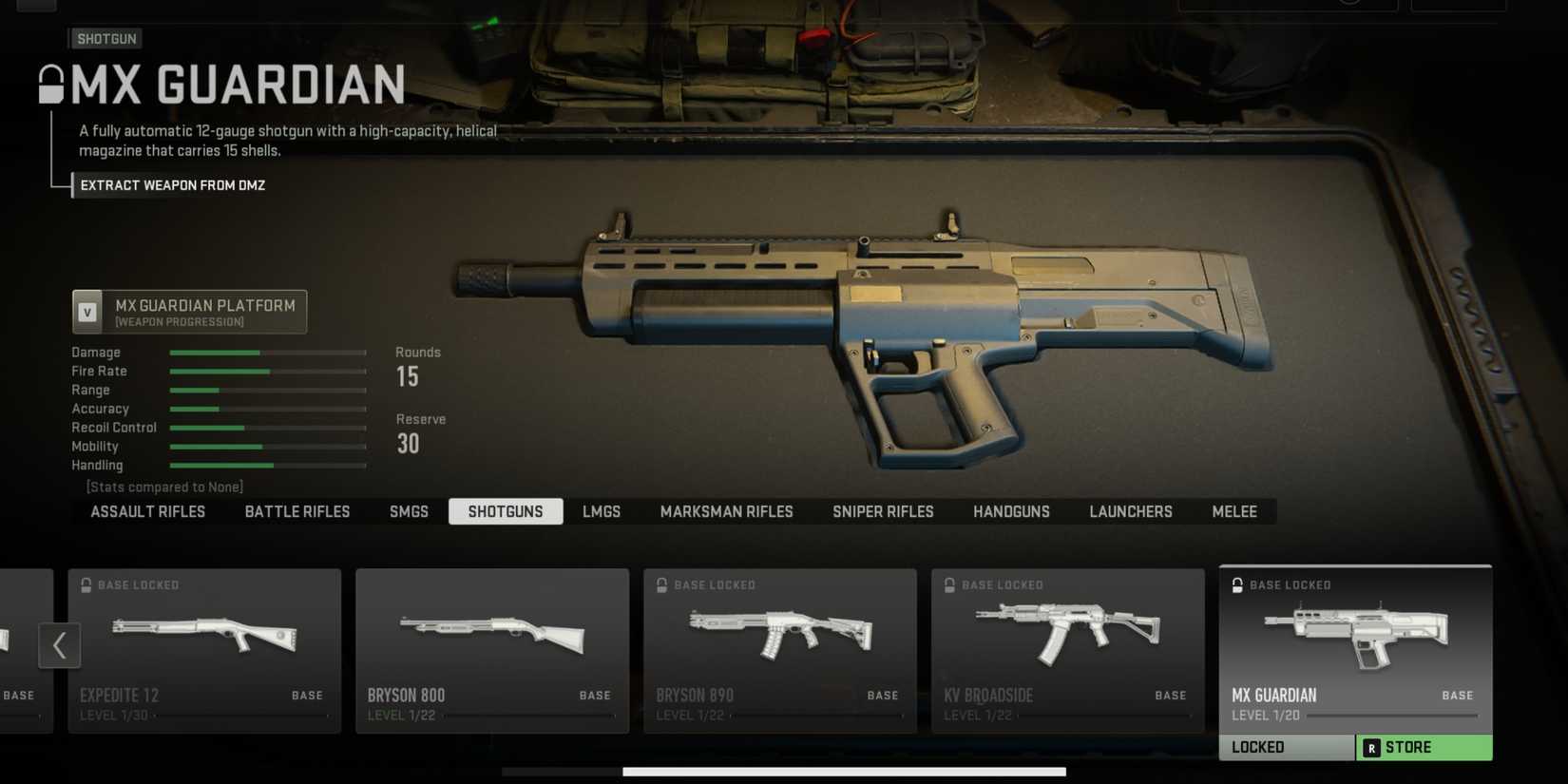
Task: Click the padlock icon beside MX GUARDIAN title
Action: click(x=49, y=84)
